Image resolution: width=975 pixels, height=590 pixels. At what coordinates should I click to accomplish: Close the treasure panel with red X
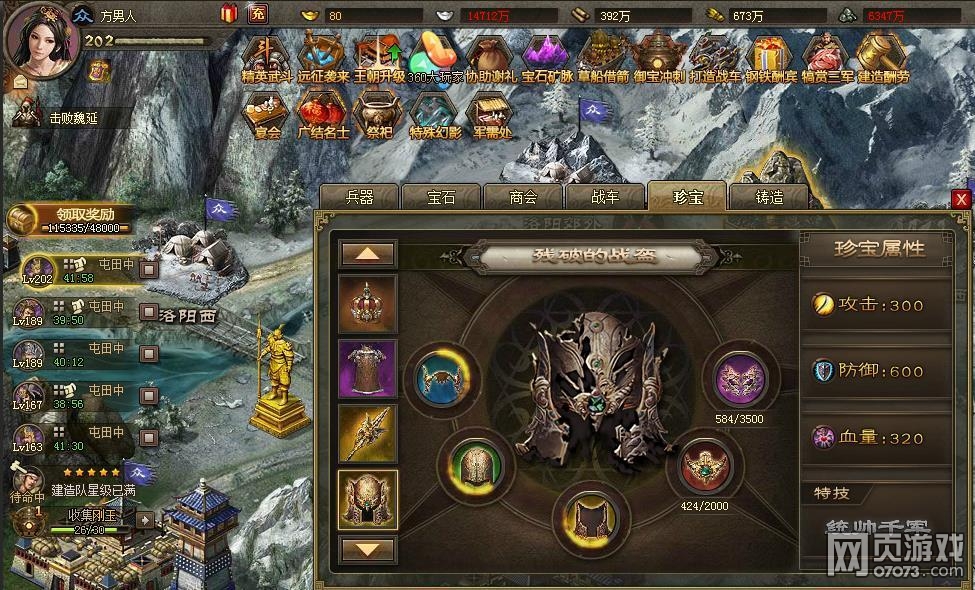click(x=961, y=199)
